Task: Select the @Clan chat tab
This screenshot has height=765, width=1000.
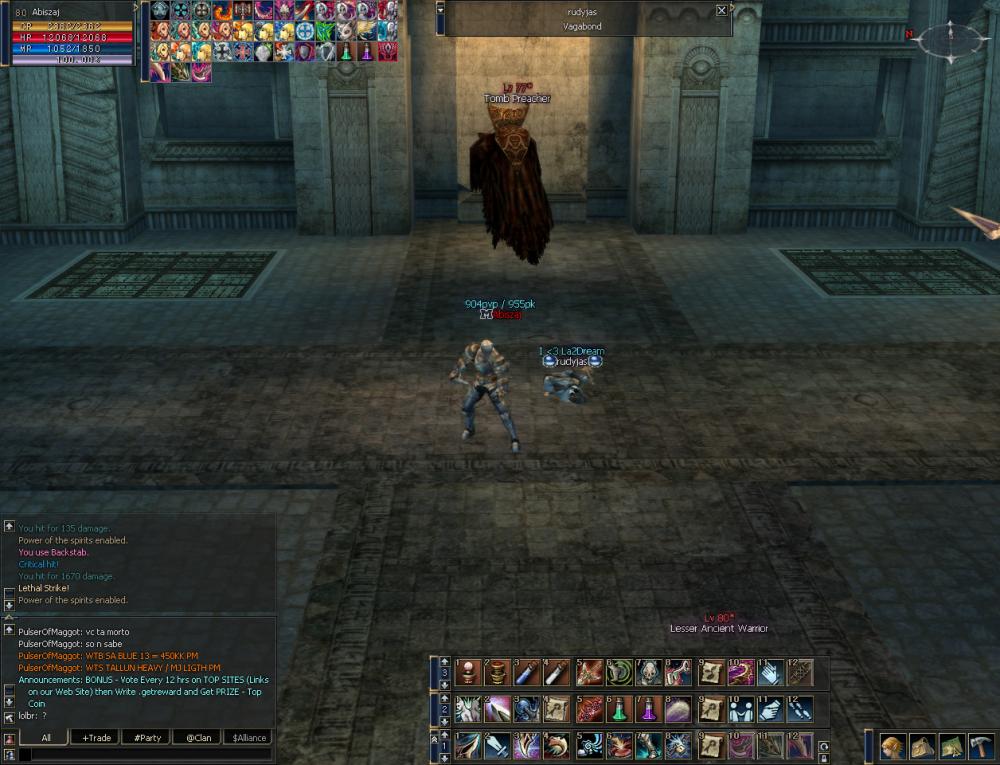Action: click(x=197, y=738)
